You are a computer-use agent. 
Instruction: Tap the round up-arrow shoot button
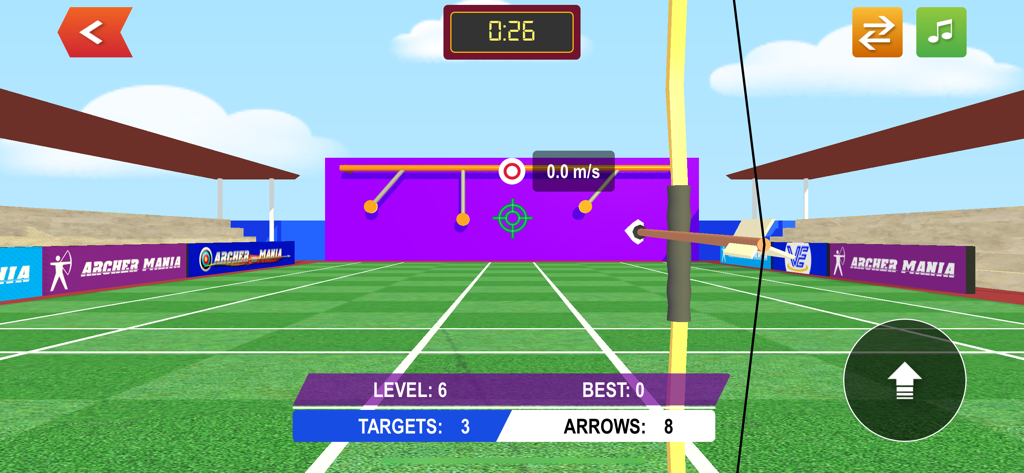point(904,380)
